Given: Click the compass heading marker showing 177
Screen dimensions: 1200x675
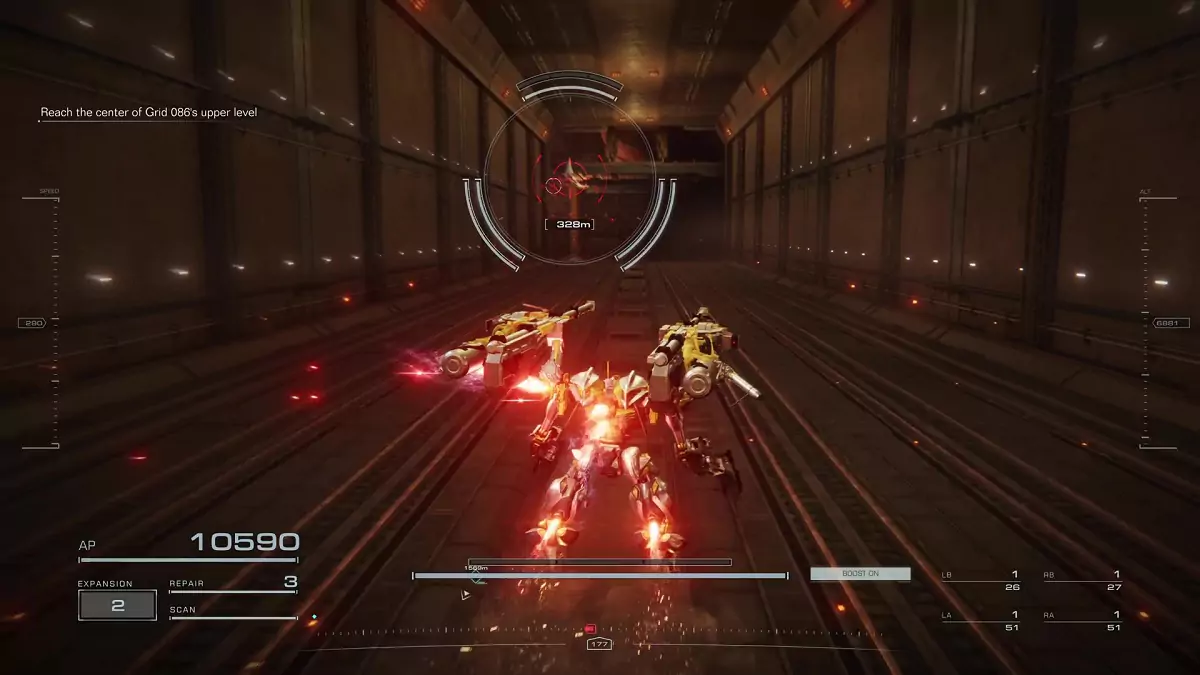Looking at the screenshot, I should (599, 644).
